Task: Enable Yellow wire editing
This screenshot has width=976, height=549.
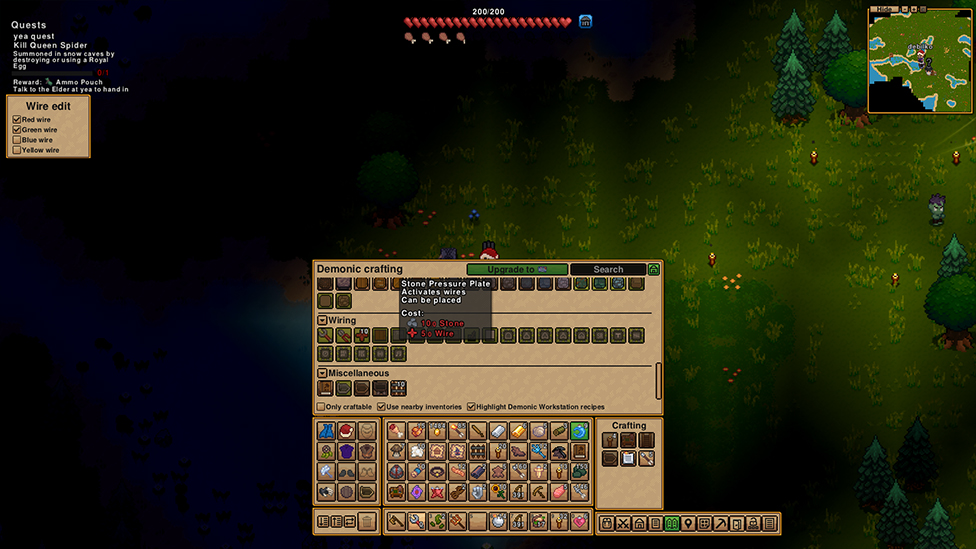Action: coord(17,150)
